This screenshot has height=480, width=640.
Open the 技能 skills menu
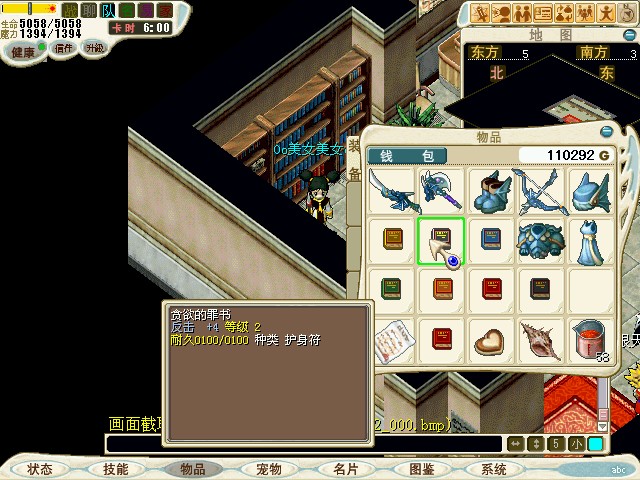pos(115,468)
